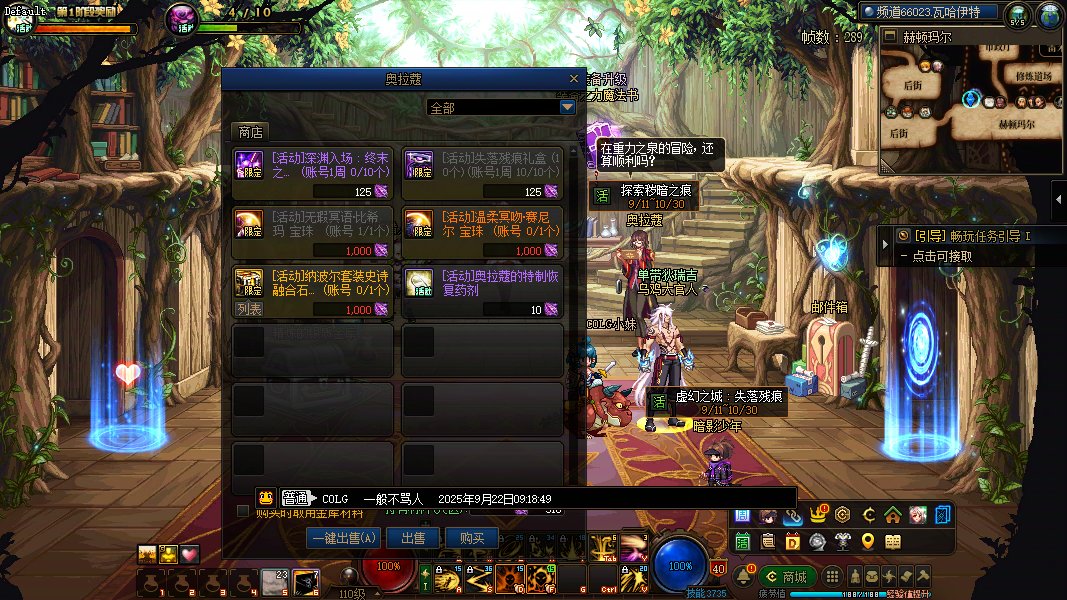
Task: Select 奥拉蔻的特制恢复药剂 potion item
Action: coord(482,290)
